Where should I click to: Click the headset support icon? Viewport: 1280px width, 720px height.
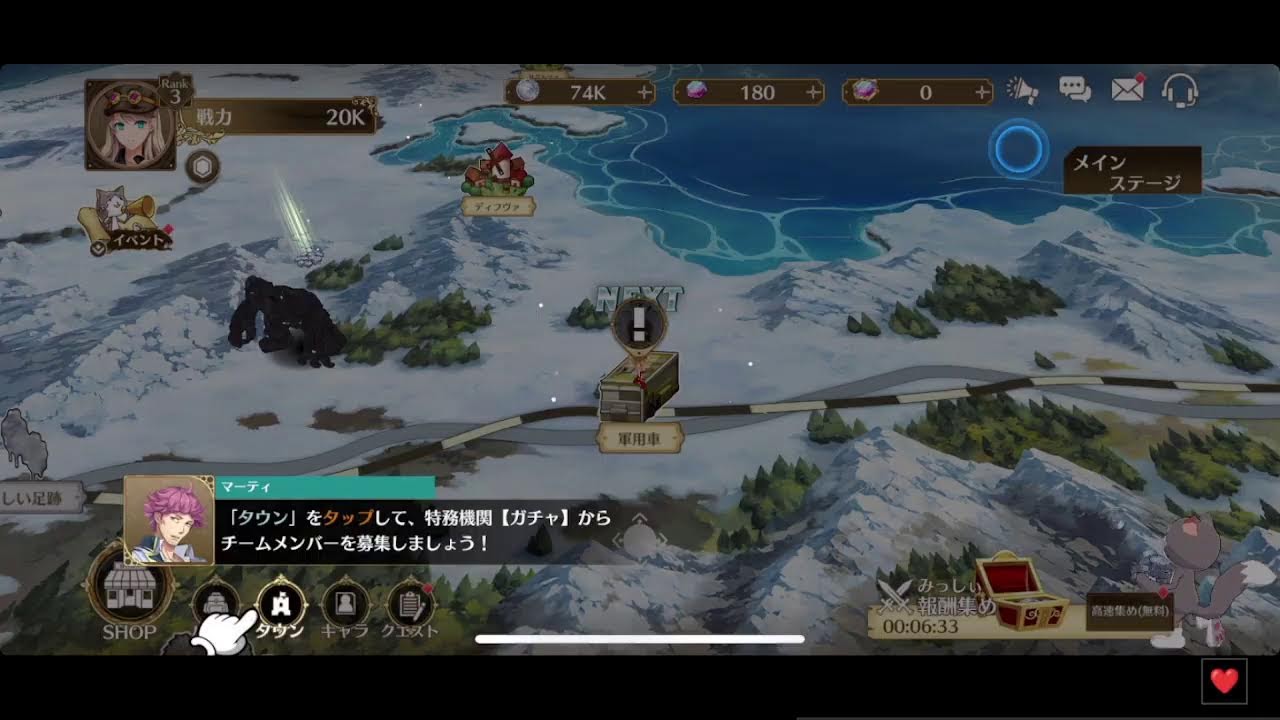(x=1180, y=90)
